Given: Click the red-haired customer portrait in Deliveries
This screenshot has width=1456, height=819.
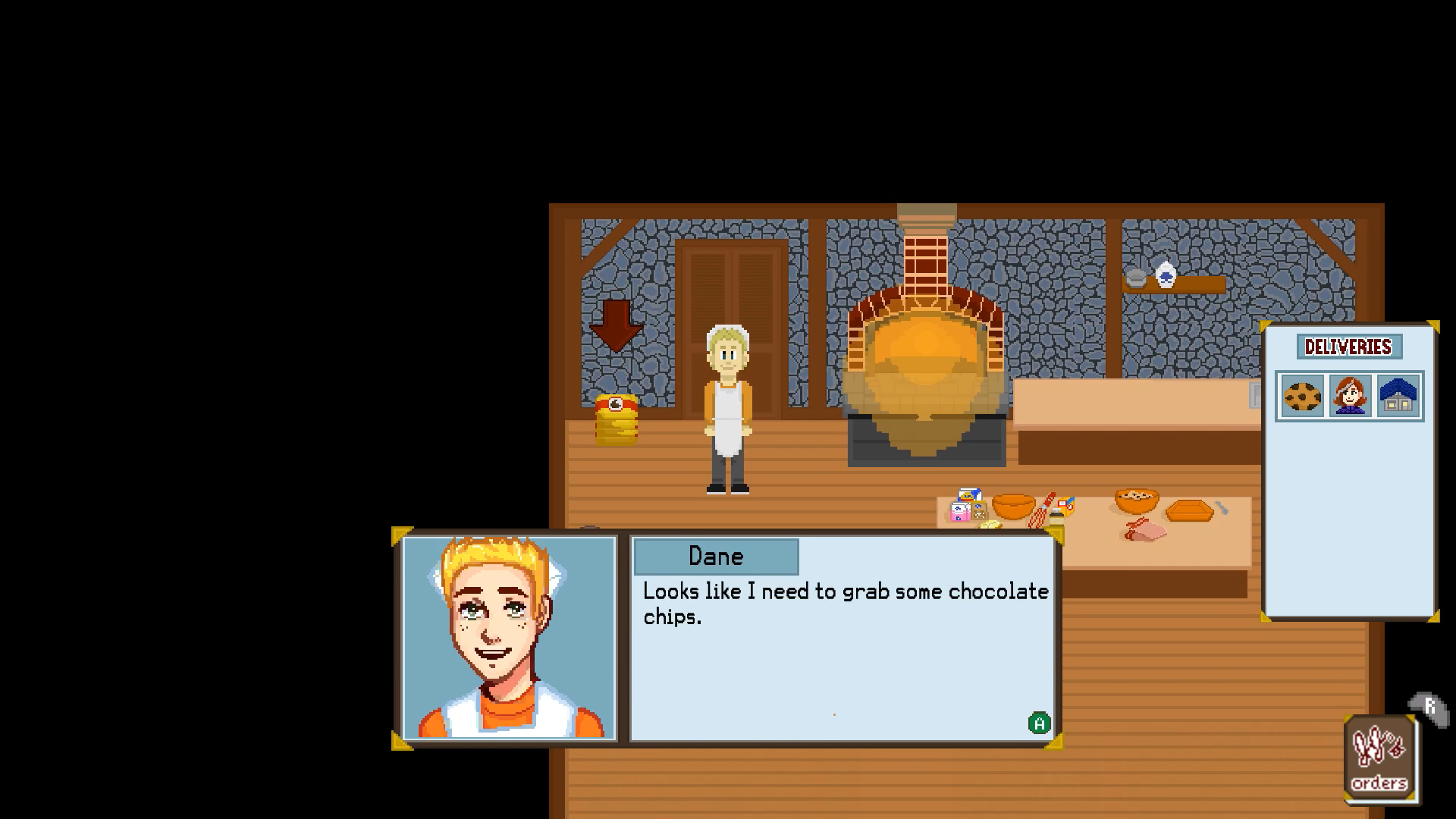Looking at the screenshot, I should pos(1350,396).
